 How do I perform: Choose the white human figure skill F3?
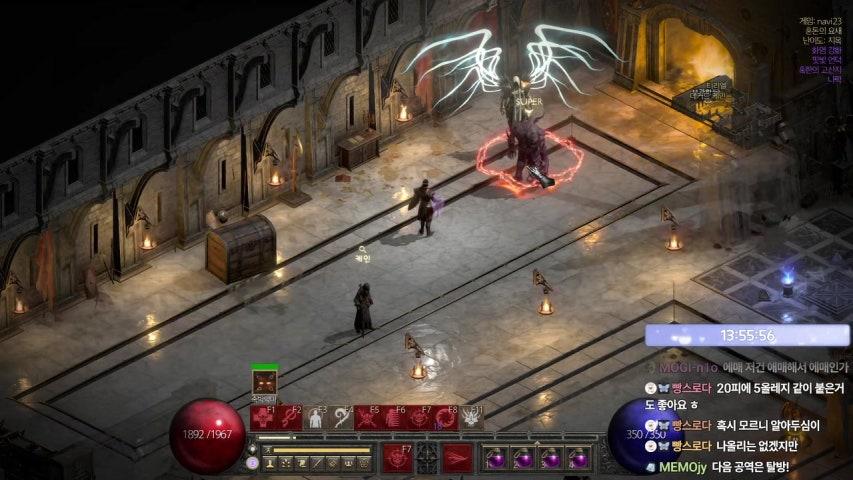(315, 418)
